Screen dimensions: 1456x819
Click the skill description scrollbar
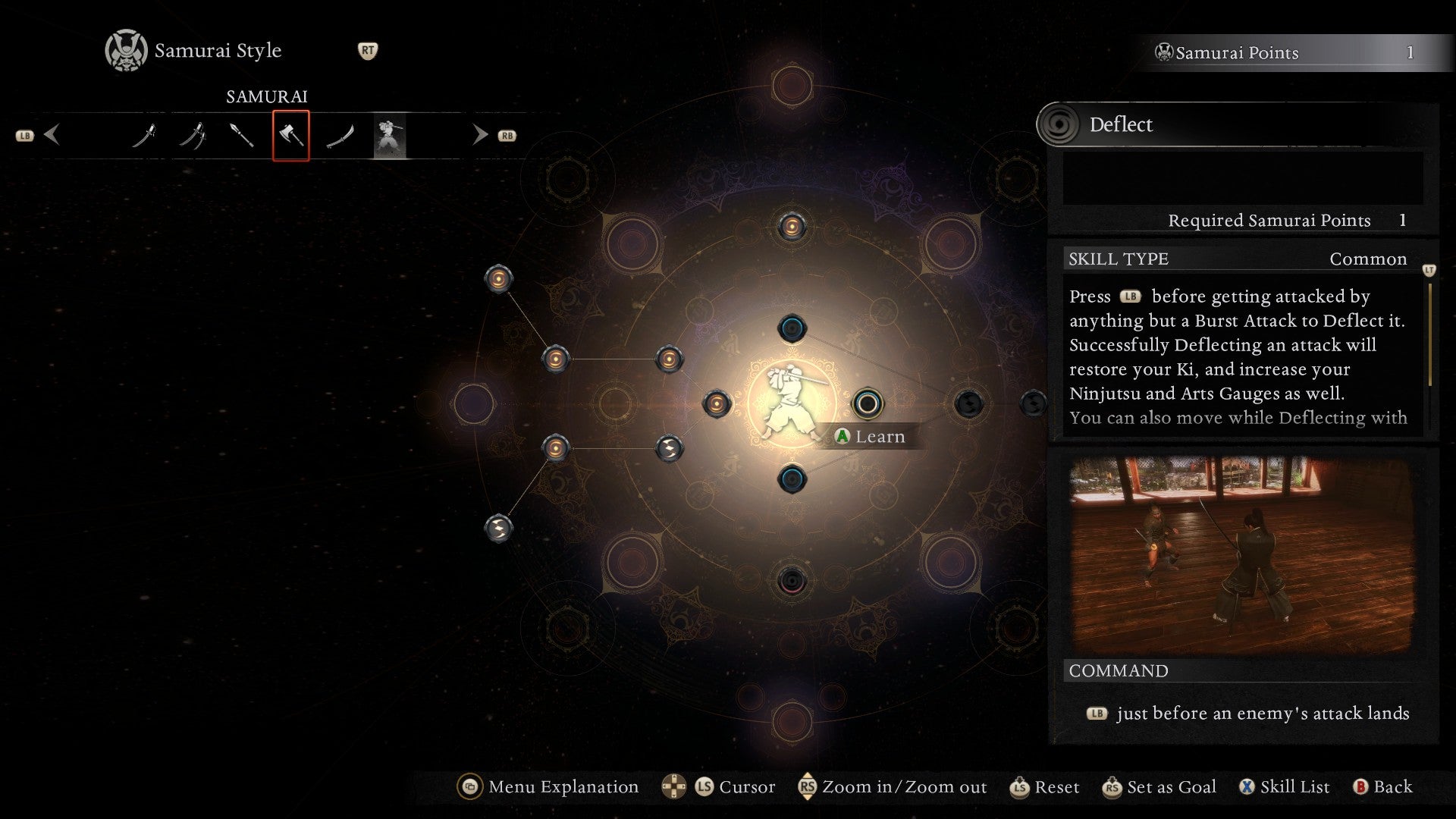click(1429, 334)
